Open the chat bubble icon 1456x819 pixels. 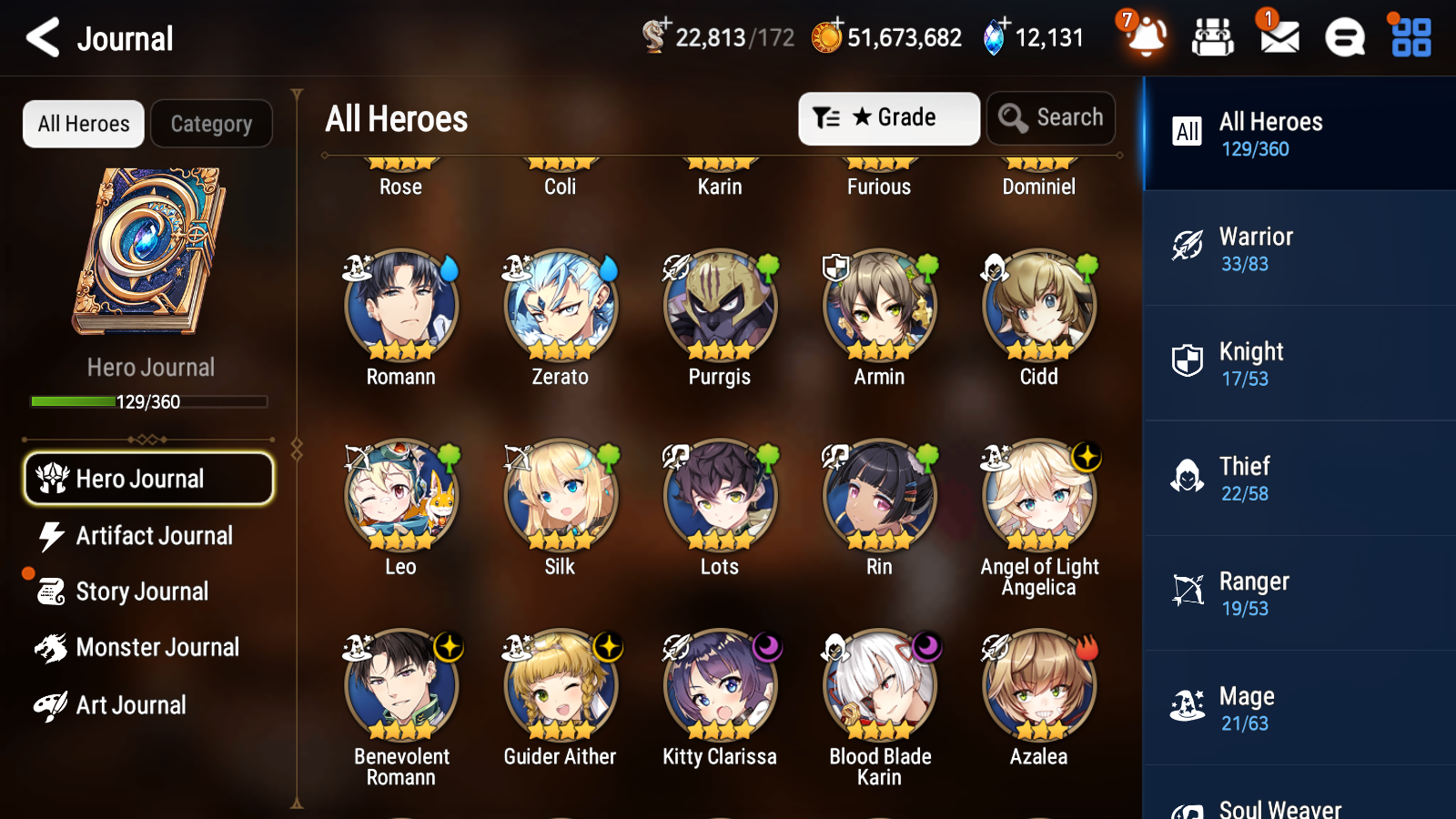[x=1344, y=38]
